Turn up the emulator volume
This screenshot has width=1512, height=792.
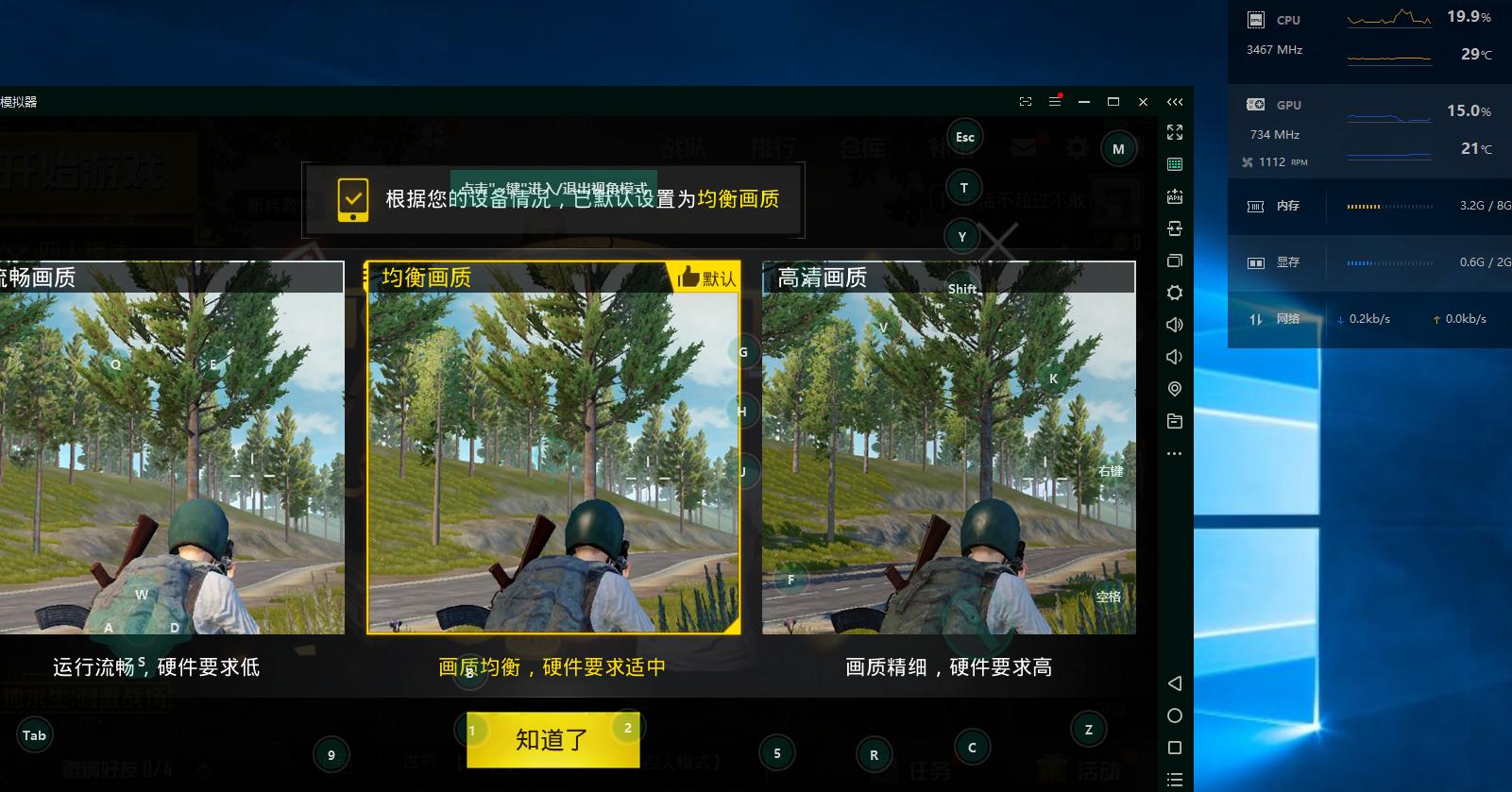(x=1175, y=324)
